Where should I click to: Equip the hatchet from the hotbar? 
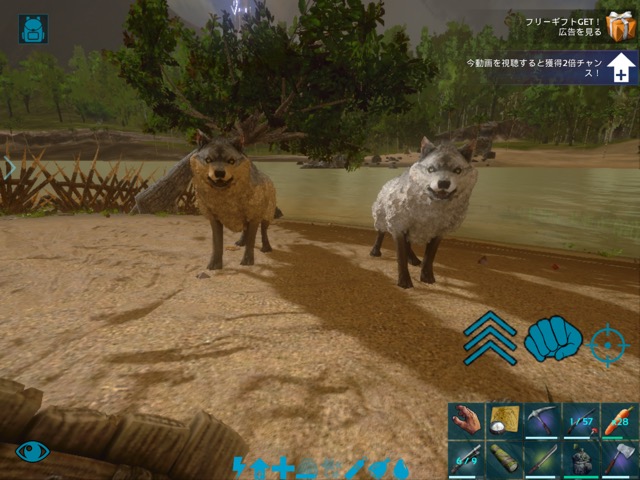click(x=619, y=459)
